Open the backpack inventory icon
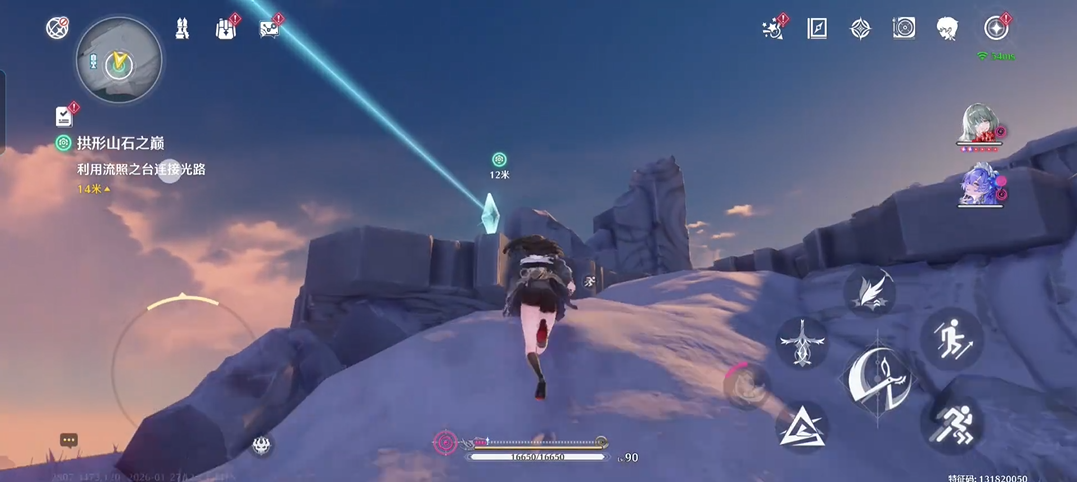Screen dimensions: 1077x482 [x=226, y=29]
